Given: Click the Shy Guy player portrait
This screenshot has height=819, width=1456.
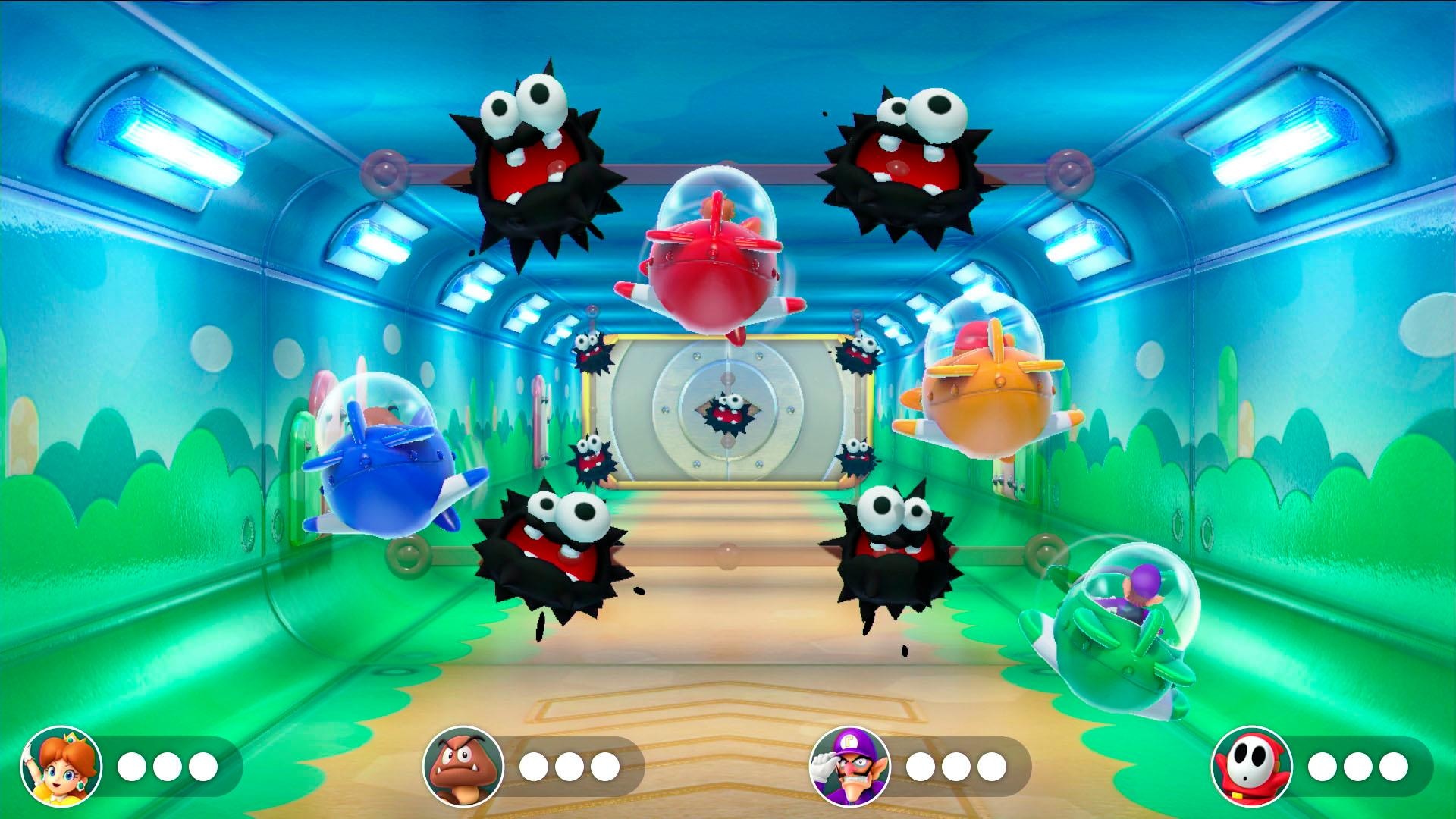Looking at the screenshot, I should pos(1250,767).
